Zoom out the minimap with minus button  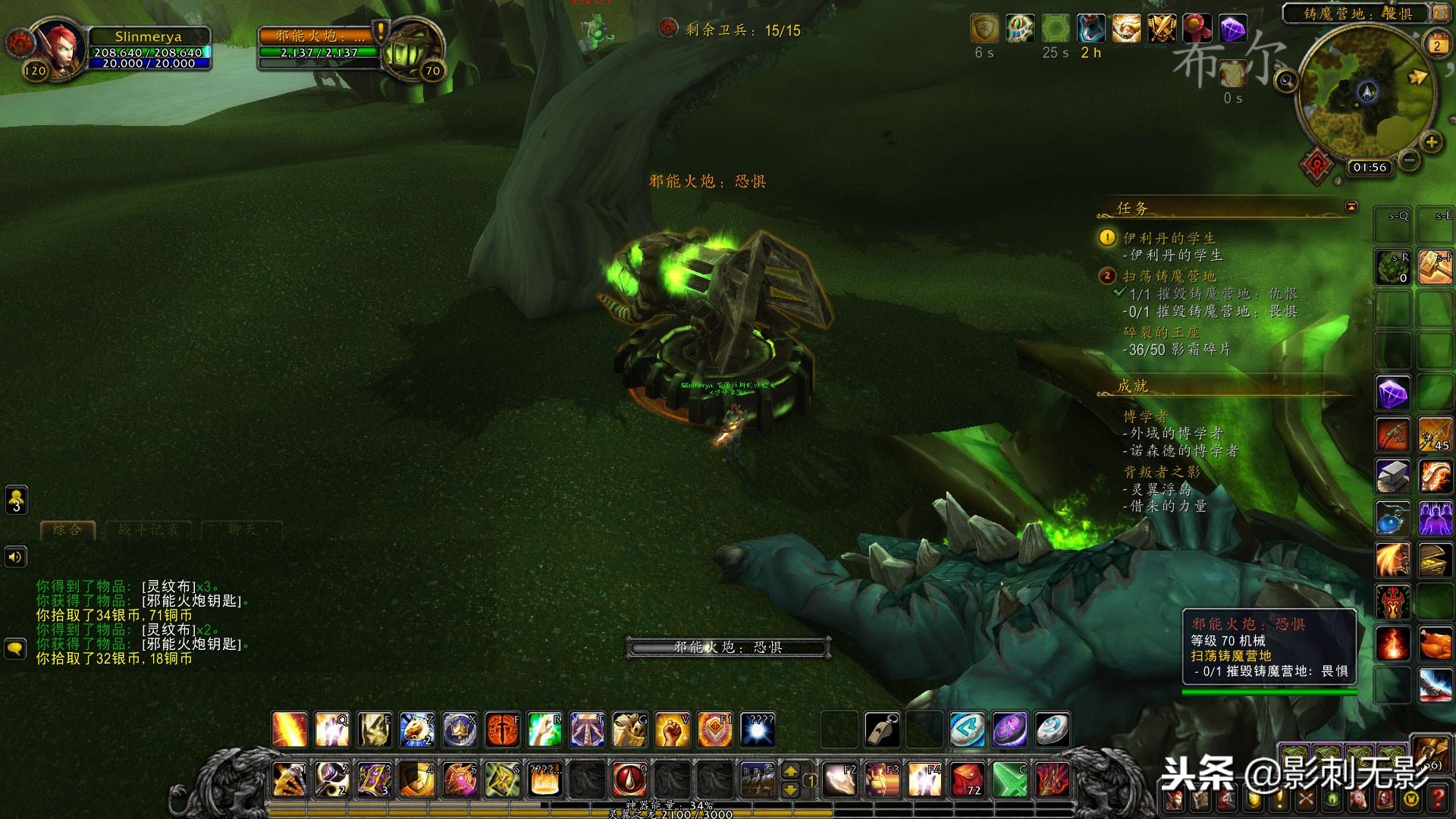[1409, 160]
